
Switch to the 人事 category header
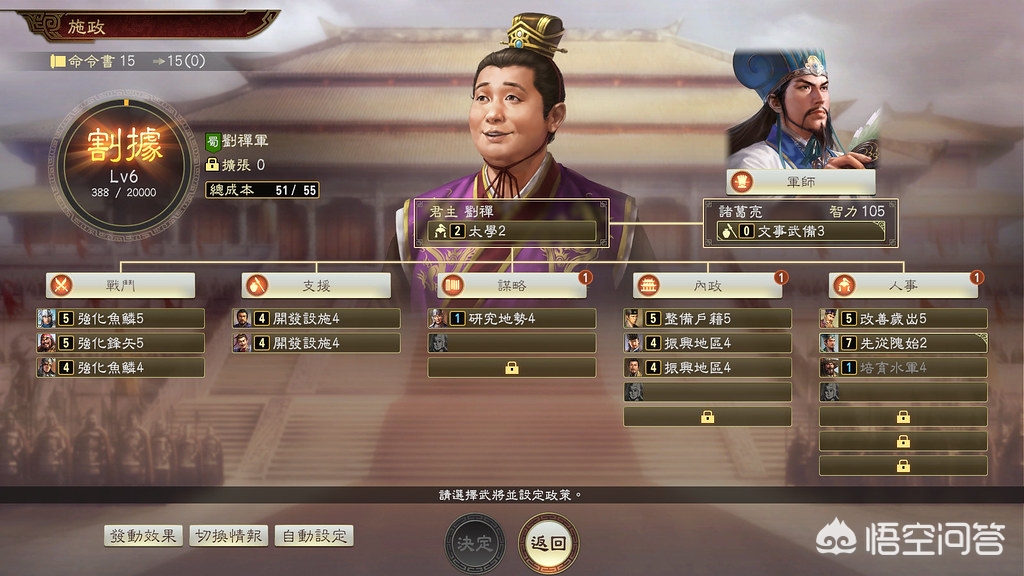coord(903,285)
